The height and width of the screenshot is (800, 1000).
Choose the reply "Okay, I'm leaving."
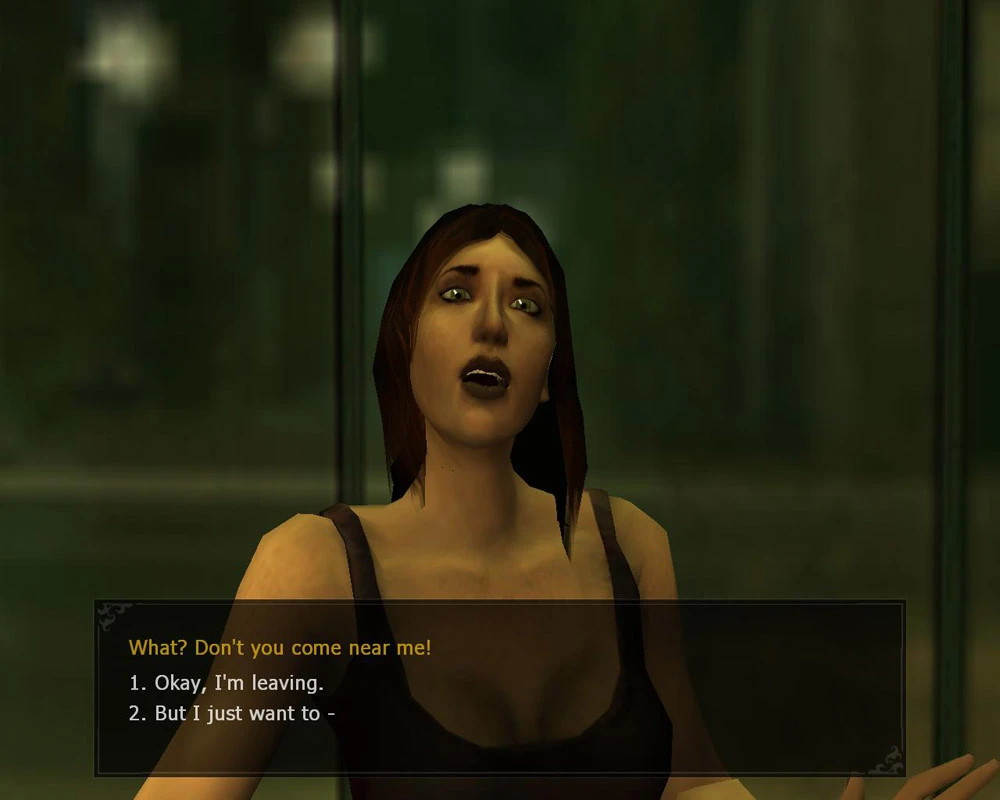(238, 684)
